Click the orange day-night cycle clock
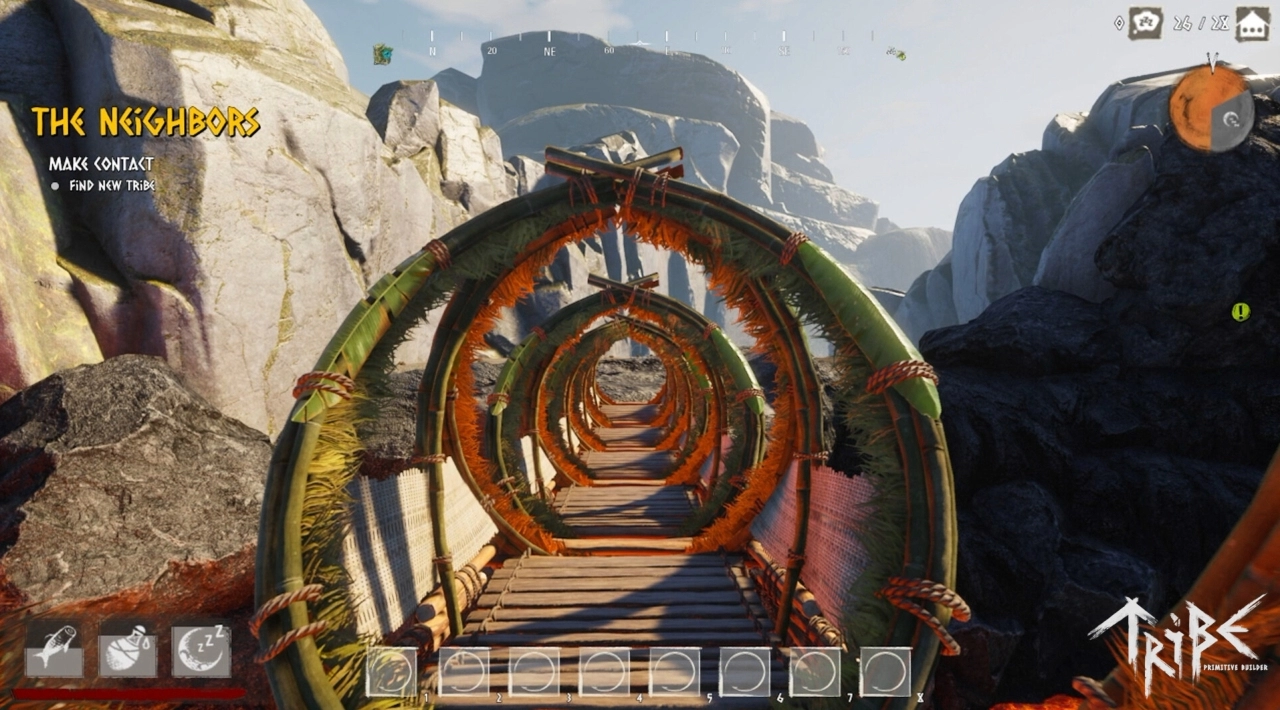This screenshot has width=1280, height=710. point(1211,108)
